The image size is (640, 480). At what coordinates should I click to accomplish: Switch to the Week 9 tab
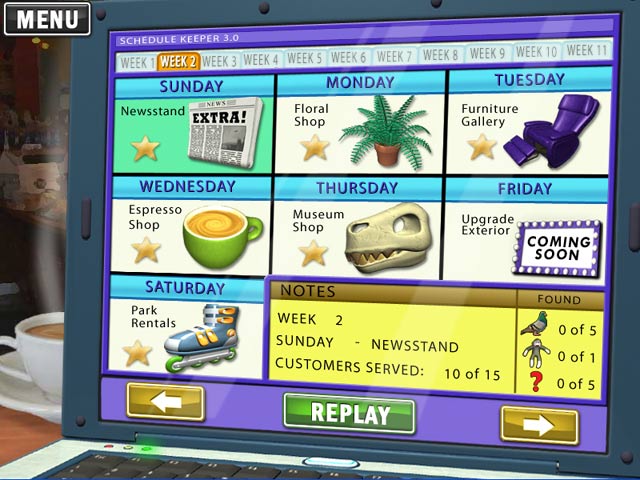click(x=487, y=53)
